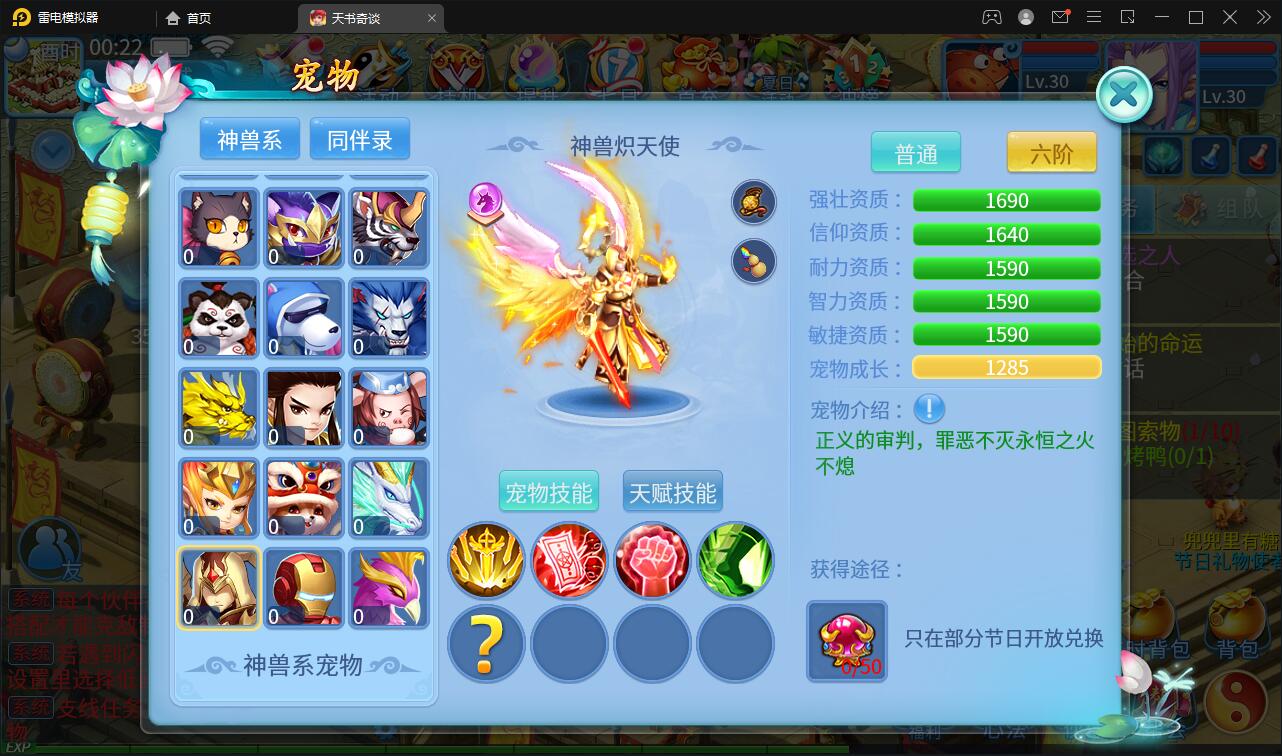Switch to the 同伴录 tab
Viewport: 1282px width, 756px height.
pyautogui.click(x=360, y=139)
